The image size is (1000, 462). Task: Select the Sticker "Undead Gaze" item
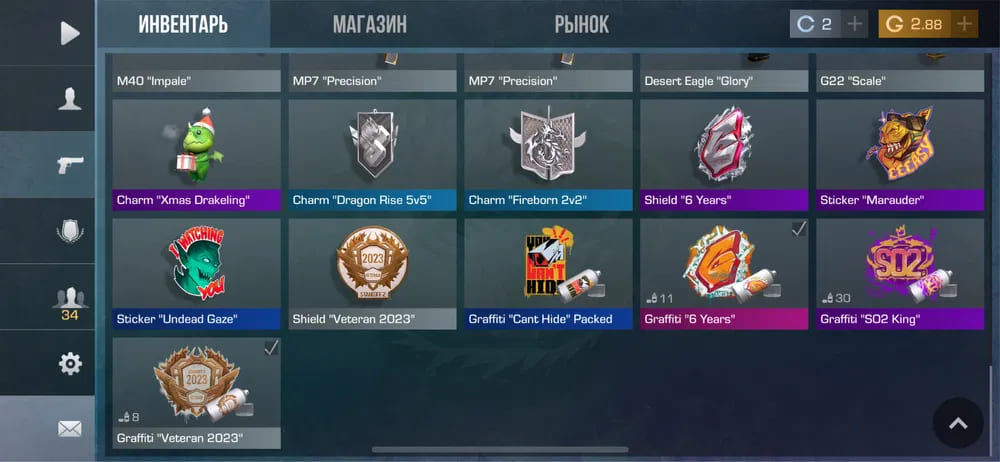[x=196, y=273]
